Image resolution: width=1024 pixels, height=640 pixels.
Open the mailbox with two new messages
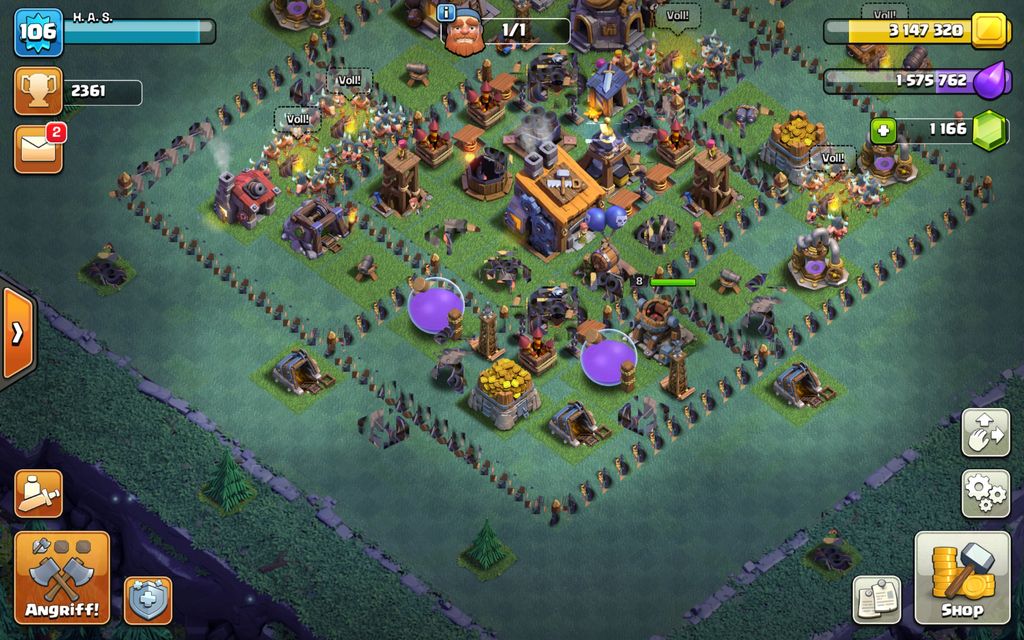click(38, 148)
